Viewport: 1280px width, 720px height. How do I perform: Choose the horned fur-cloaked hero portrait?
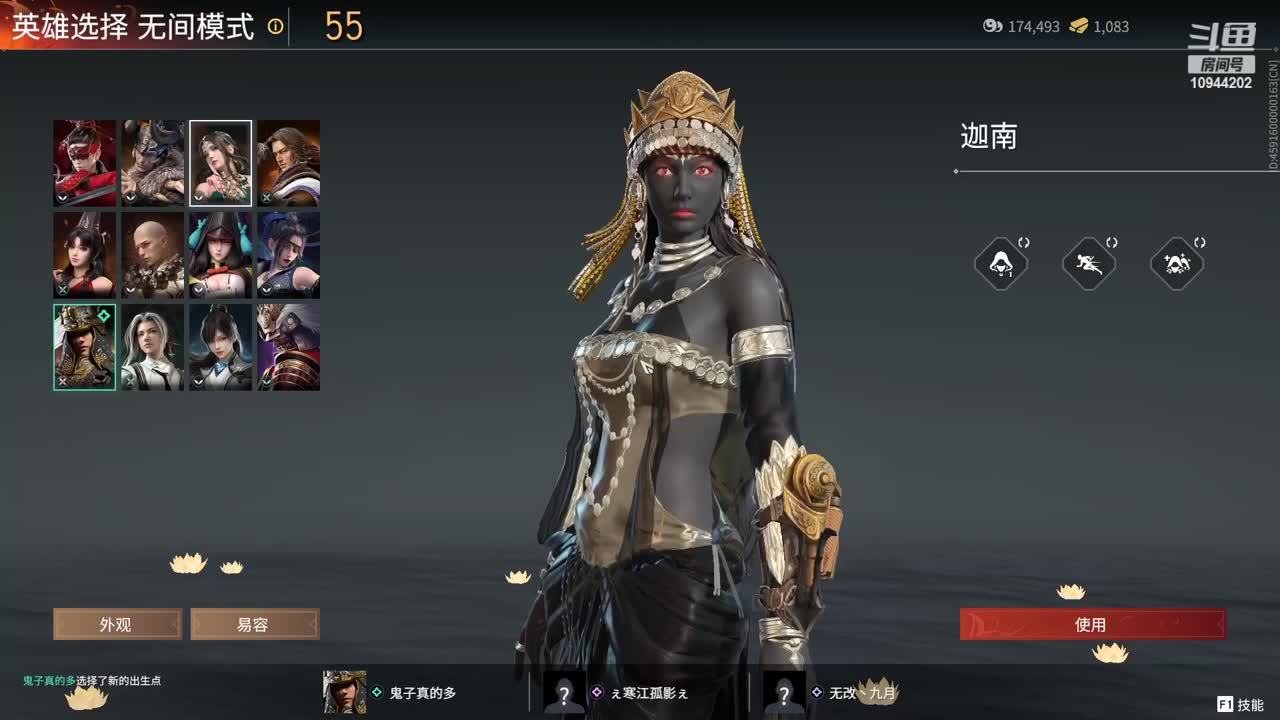point(153,162)
